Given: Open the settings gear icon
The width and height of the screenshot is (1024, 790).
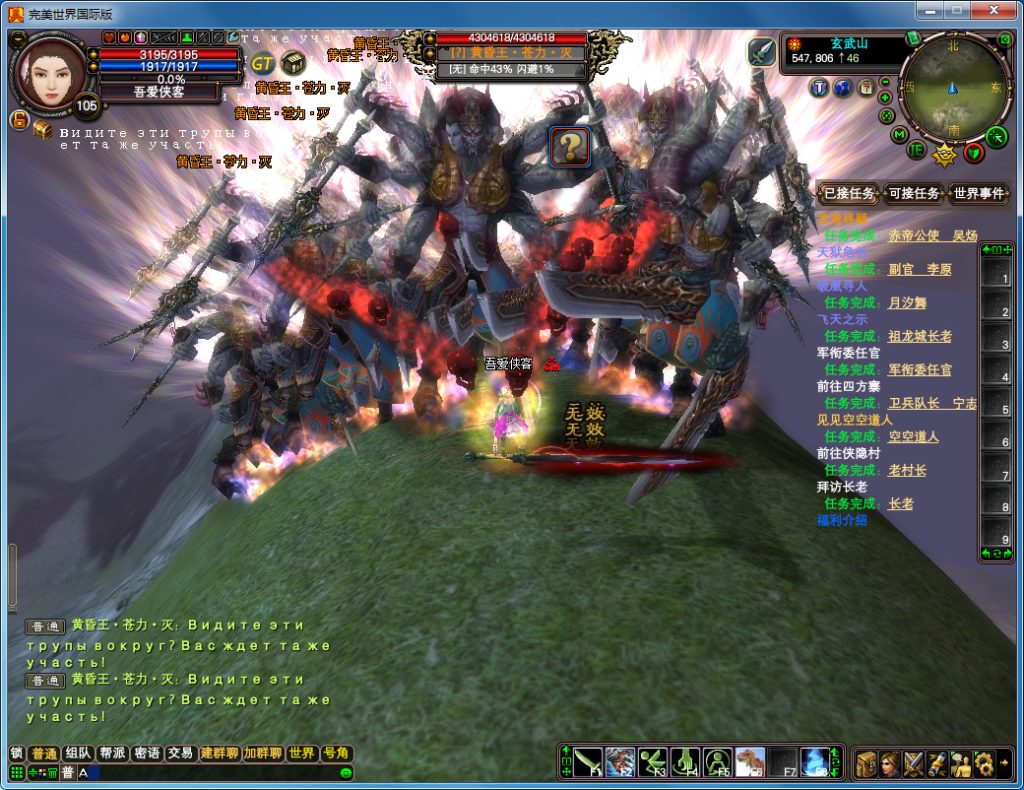Looking at the screenshot, I should (x=984, y=763).
